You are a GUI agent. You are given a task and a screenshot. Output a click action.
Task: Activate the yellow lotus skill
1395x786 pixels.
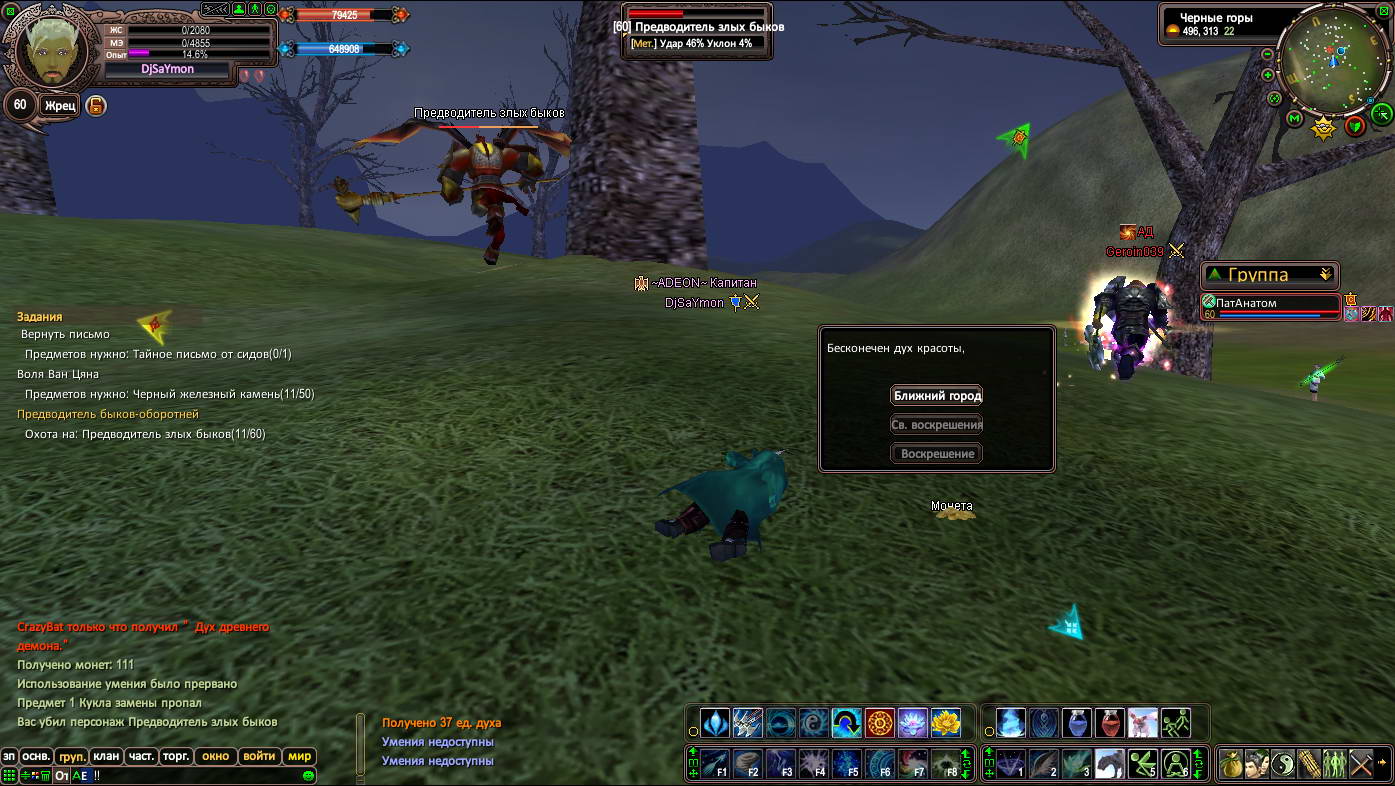click(x=945, y=723)
